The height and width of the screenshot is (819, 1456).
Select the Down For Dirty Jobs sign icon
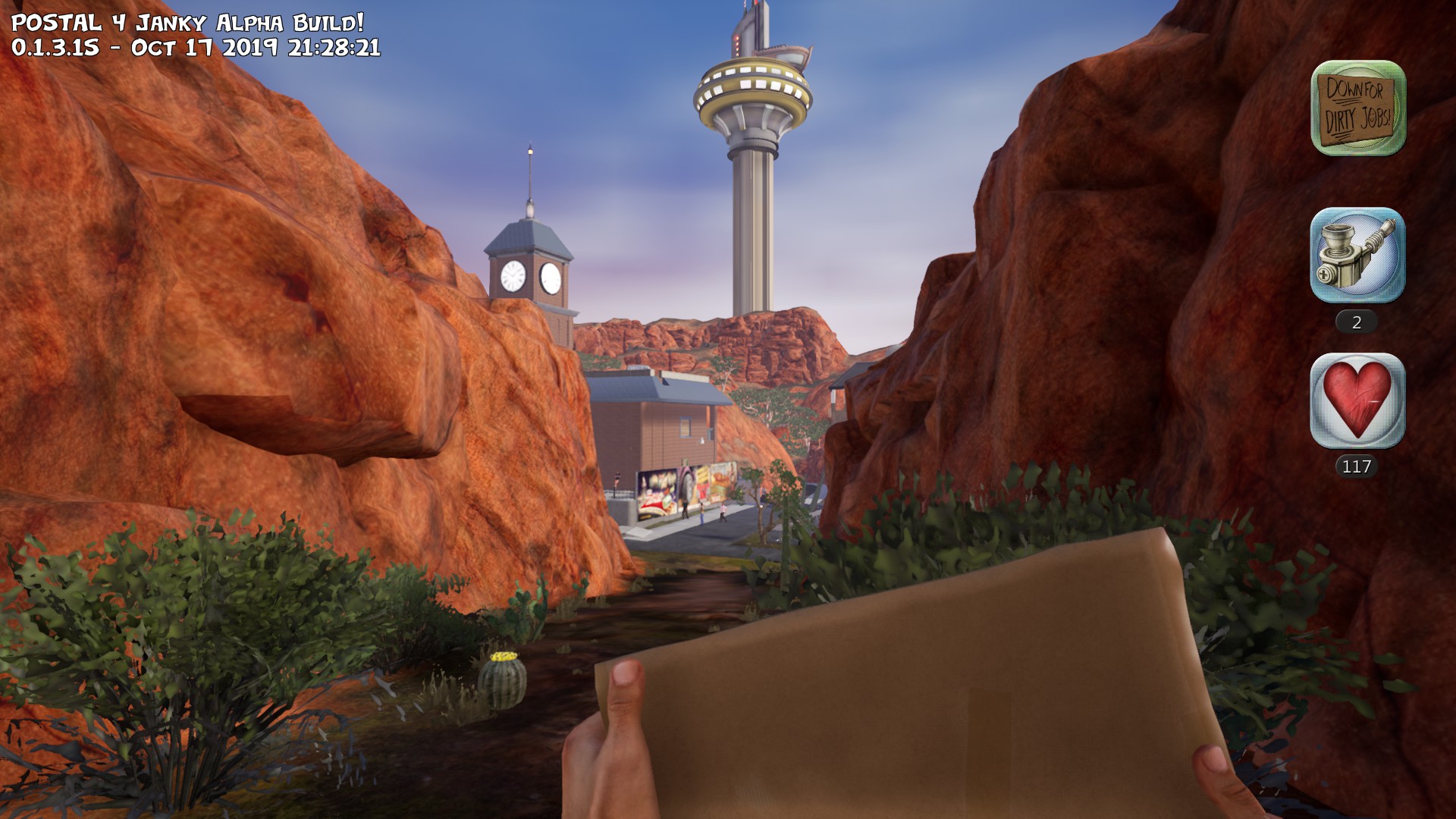coord(1357,108)
